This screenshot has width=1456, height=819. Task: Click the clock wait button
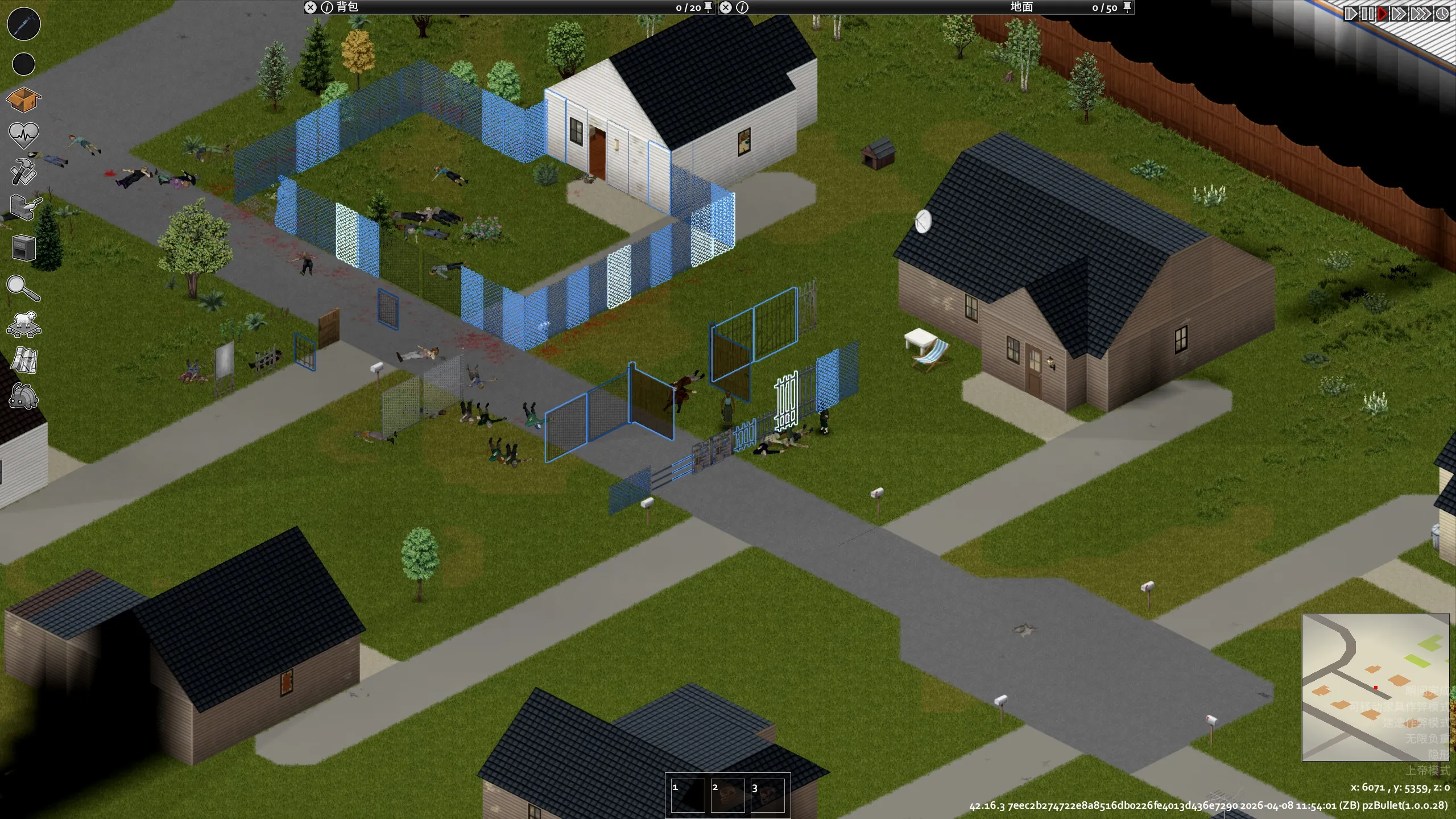[x=1442, y=14]
